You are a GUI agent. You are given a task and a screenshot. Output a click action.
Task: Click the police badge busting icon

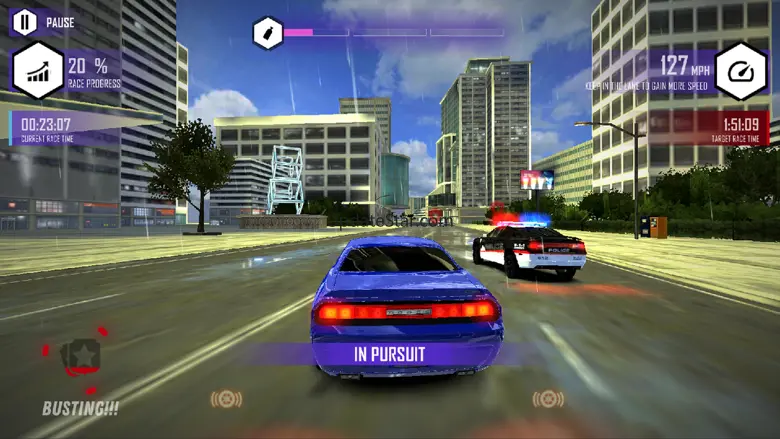coord(79,358)
